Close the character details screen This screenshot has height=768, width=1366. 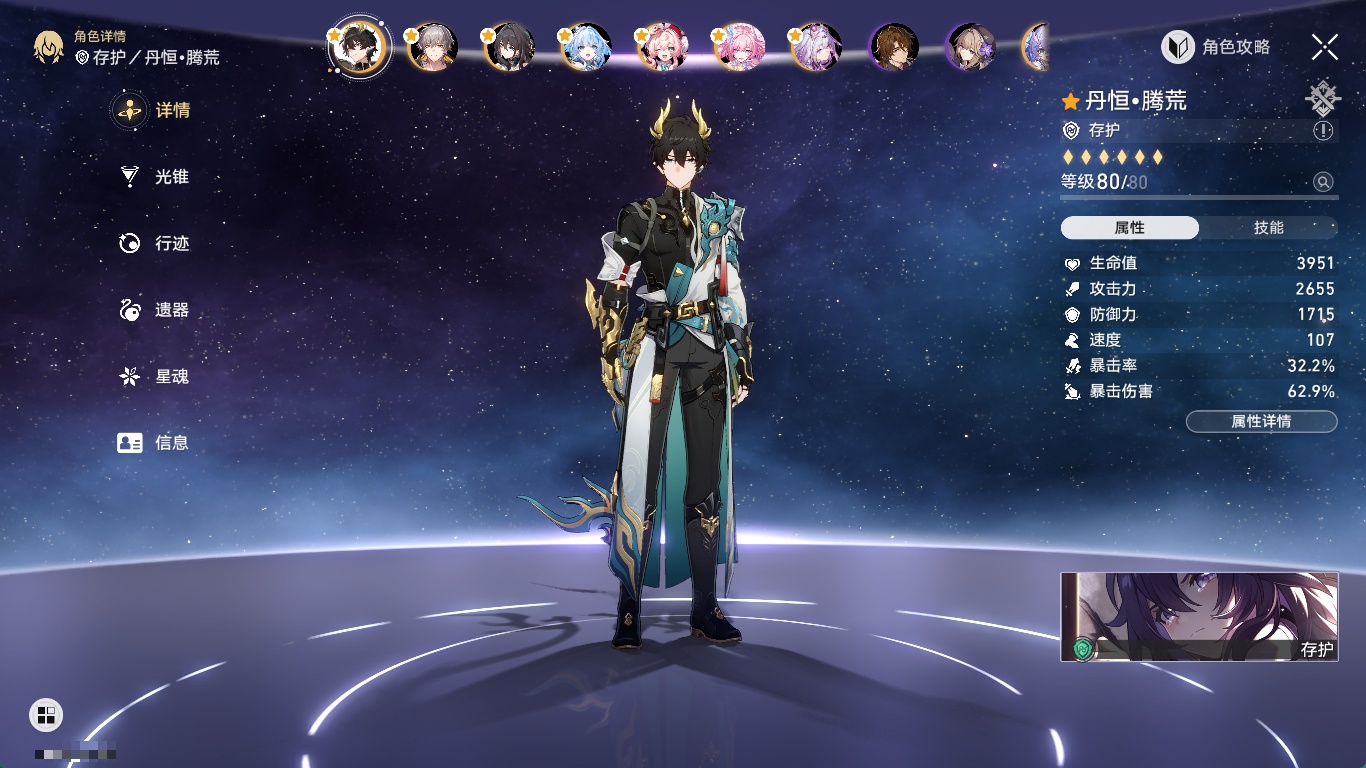[x=1325, y=47]
